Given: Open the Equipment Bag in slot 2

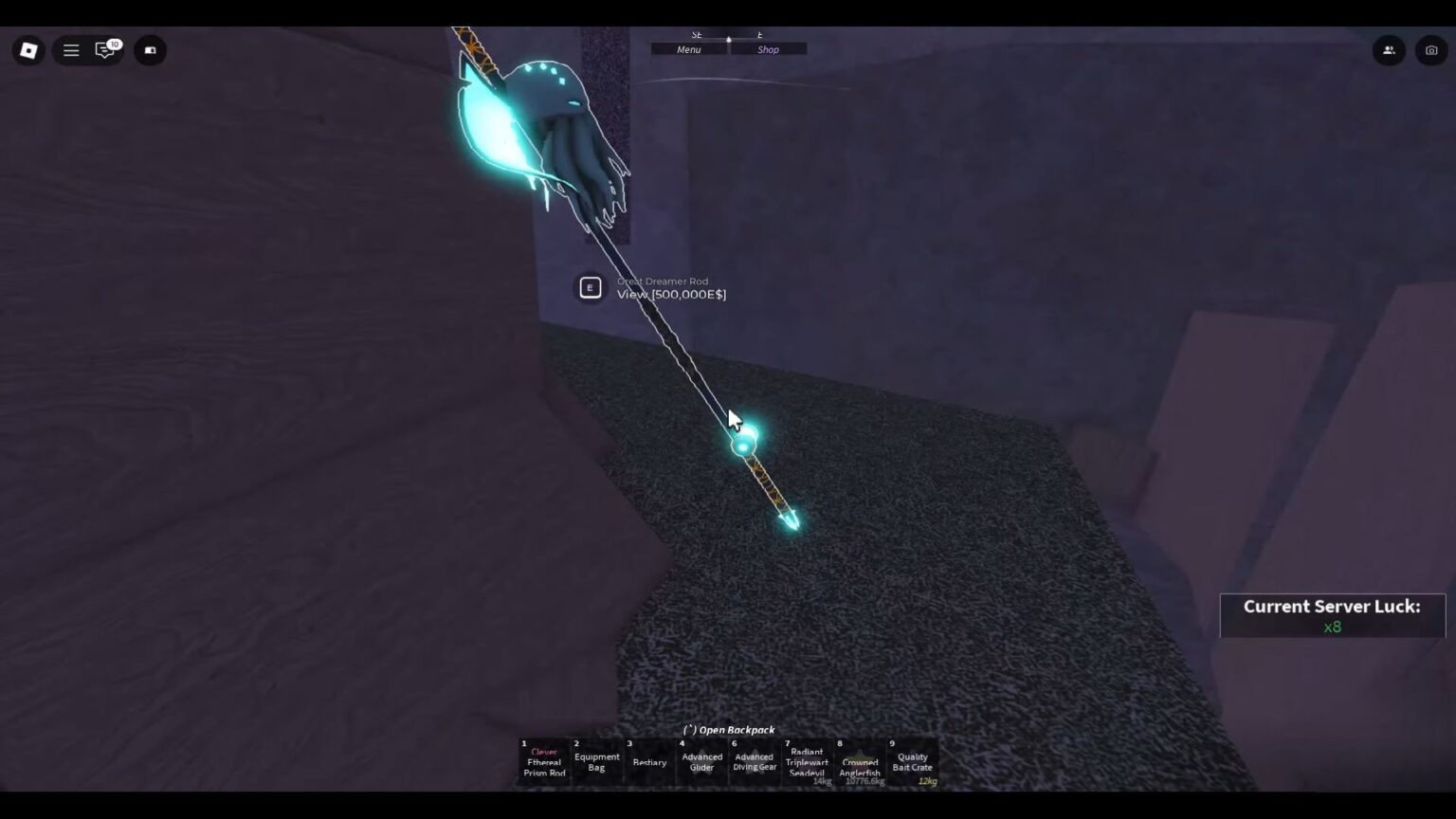Looking at the screenshot, I should 596,761.
